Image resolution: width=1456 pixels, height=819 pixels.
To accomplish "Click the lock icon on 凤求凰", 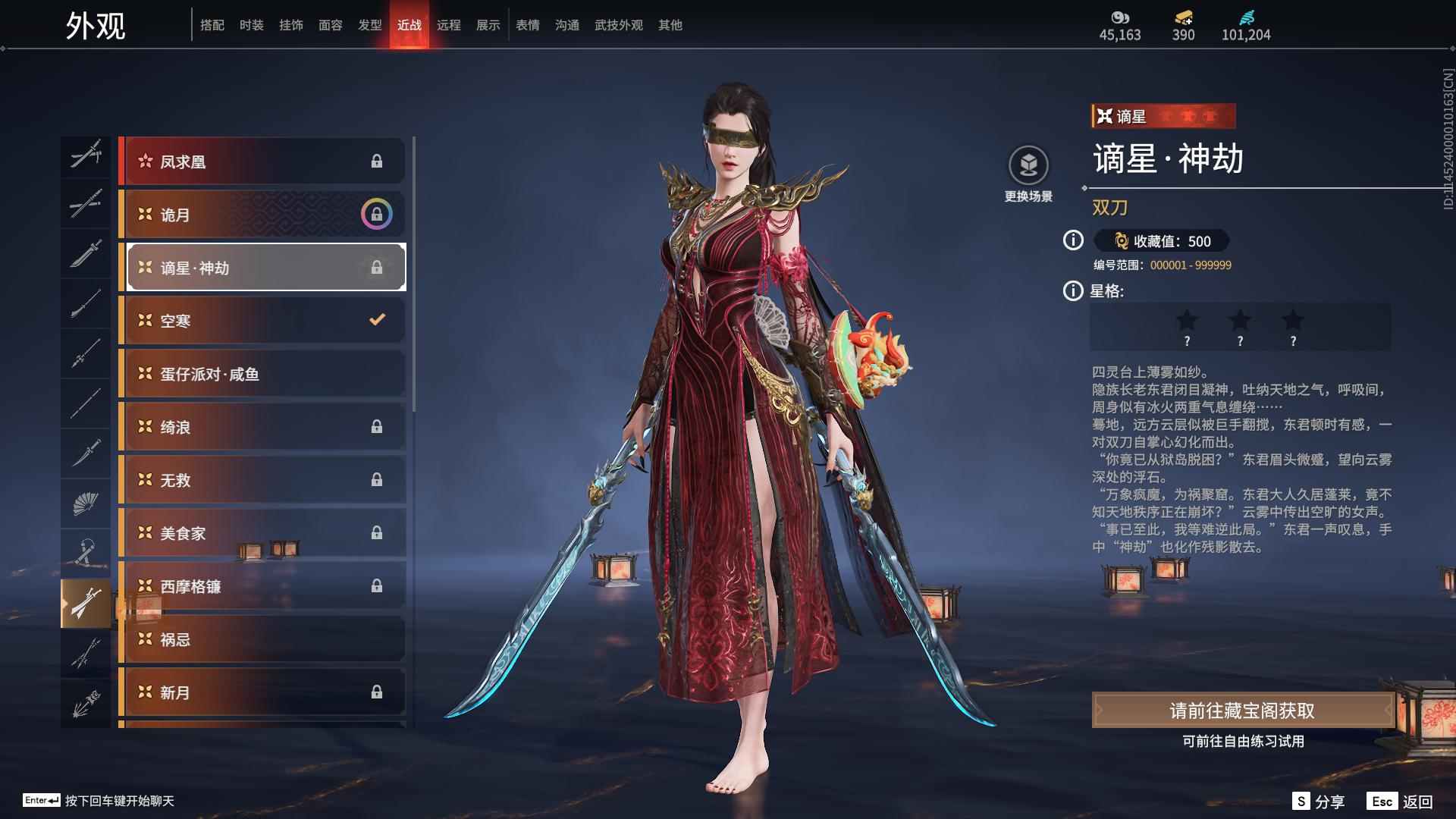I will tap(376, 161).
